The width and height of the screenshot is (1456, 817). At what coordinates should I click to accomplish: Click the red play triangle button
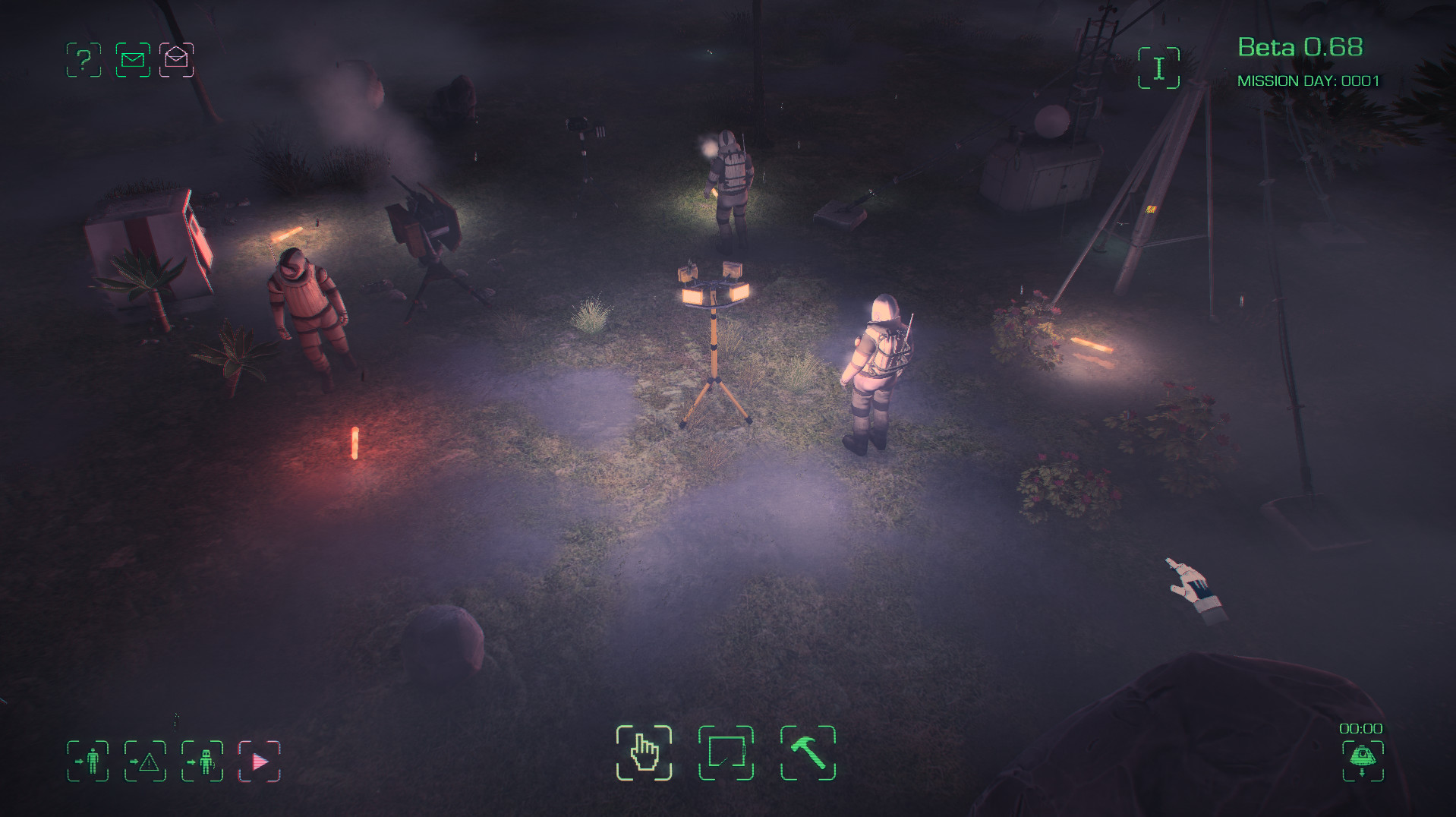[260, 761]
